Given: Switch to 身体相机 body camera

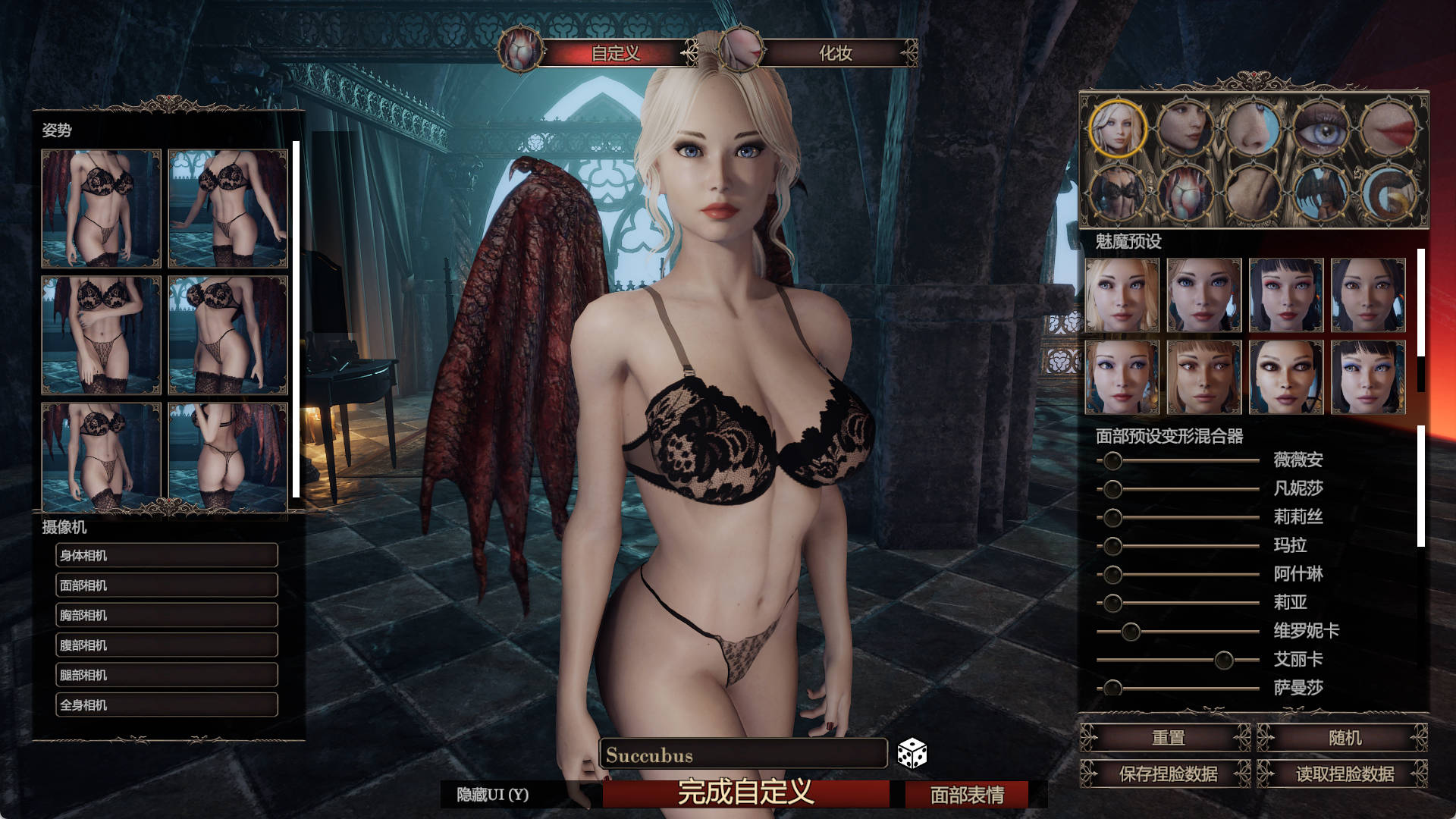Looking at the screenshot, I should (167, 555).
